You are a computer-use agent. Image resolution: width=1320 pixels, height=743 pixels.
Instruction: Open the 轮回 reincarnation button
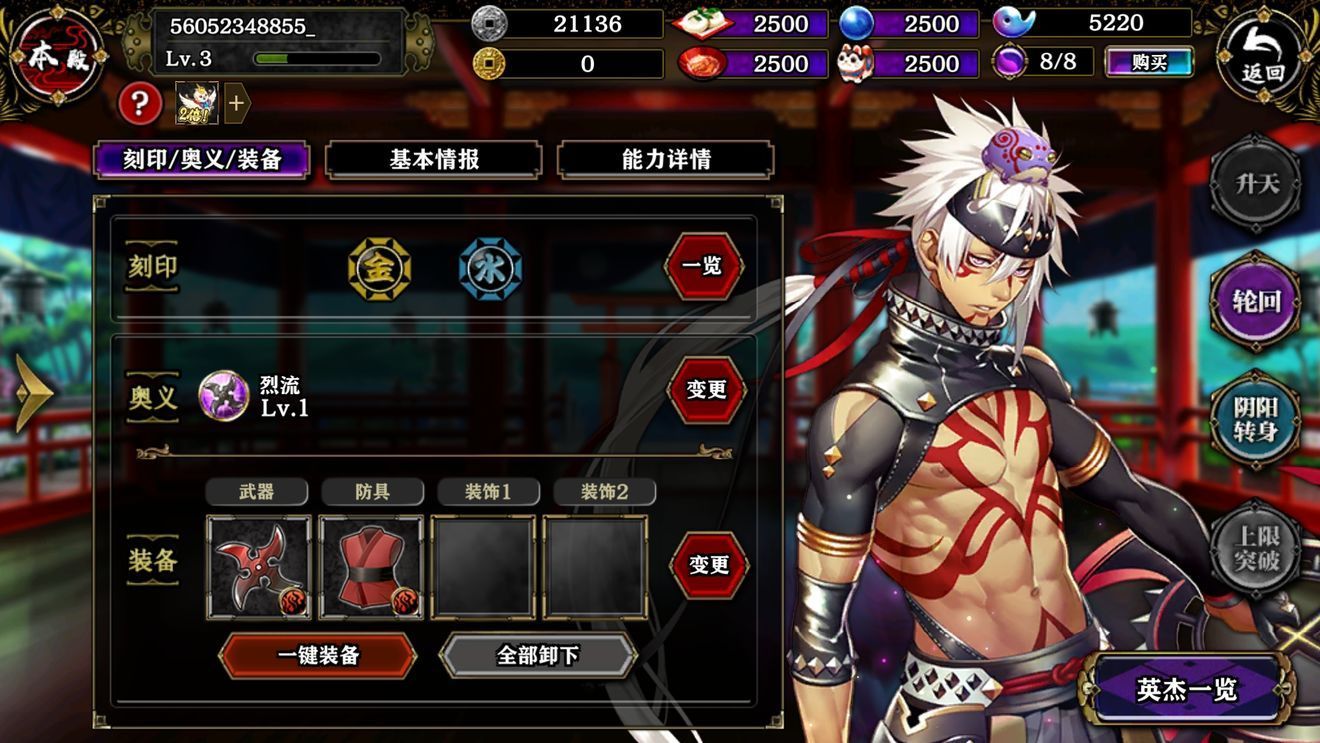coord(1255,301)
